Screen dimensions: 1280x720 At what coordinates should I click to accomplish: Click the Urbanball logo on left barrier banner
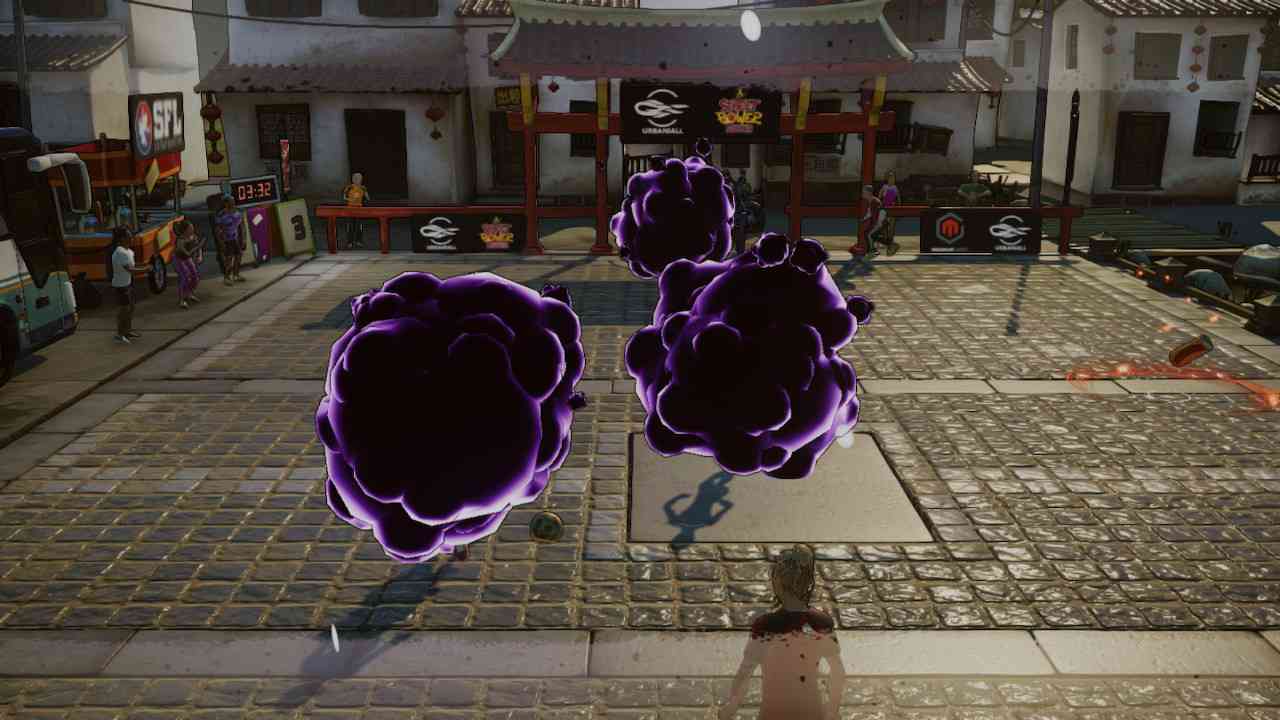point(438,231)
